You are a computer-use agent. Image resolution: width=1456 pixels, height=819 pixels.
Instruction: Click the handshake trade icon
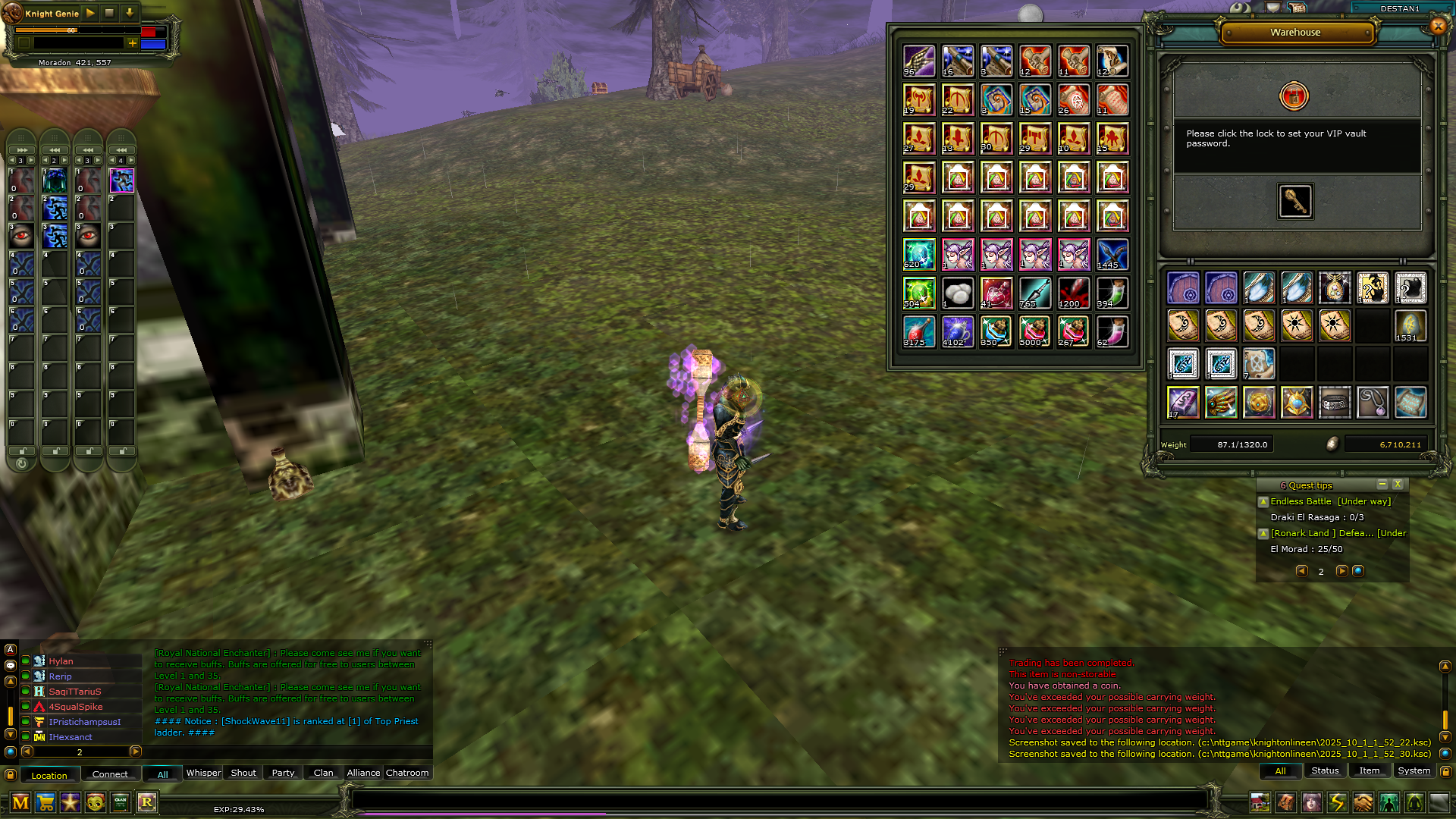[x=1363, y=802]
